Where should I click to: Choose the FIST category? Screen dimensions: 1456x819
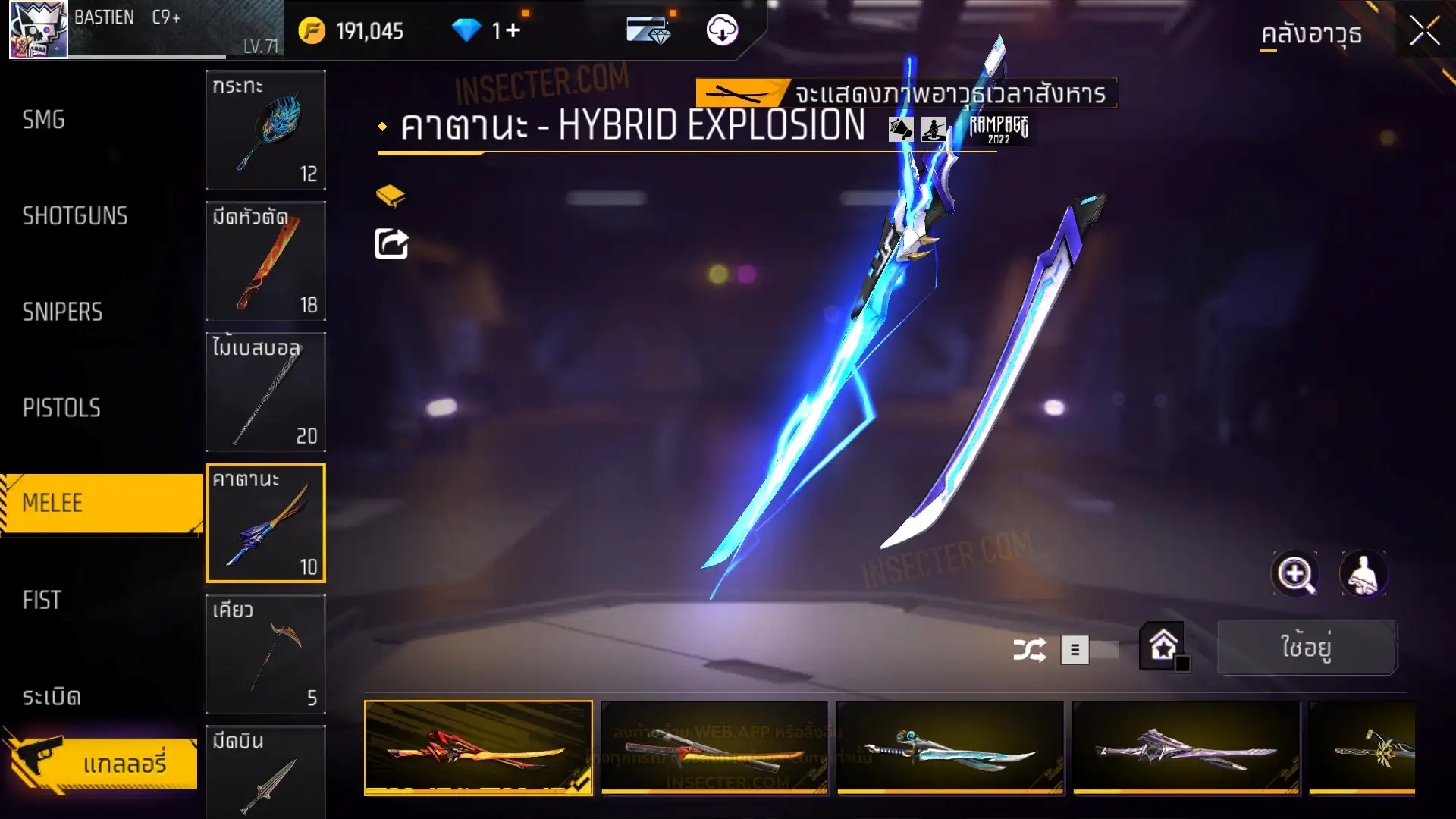coord(42,600)
